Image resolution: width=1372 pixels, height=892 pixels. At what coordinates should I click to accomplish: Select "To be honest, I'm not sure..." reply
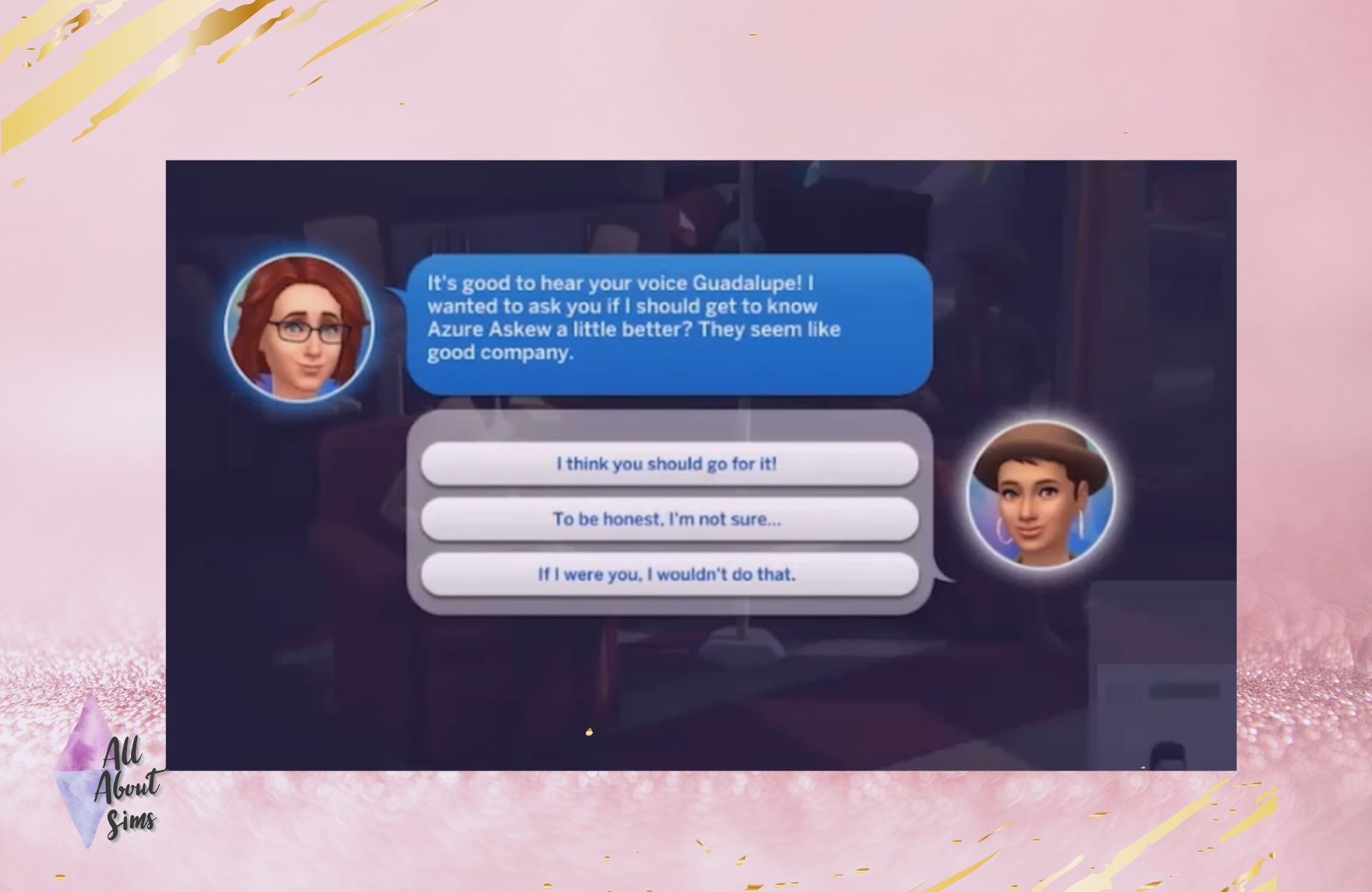coord(669,519)
